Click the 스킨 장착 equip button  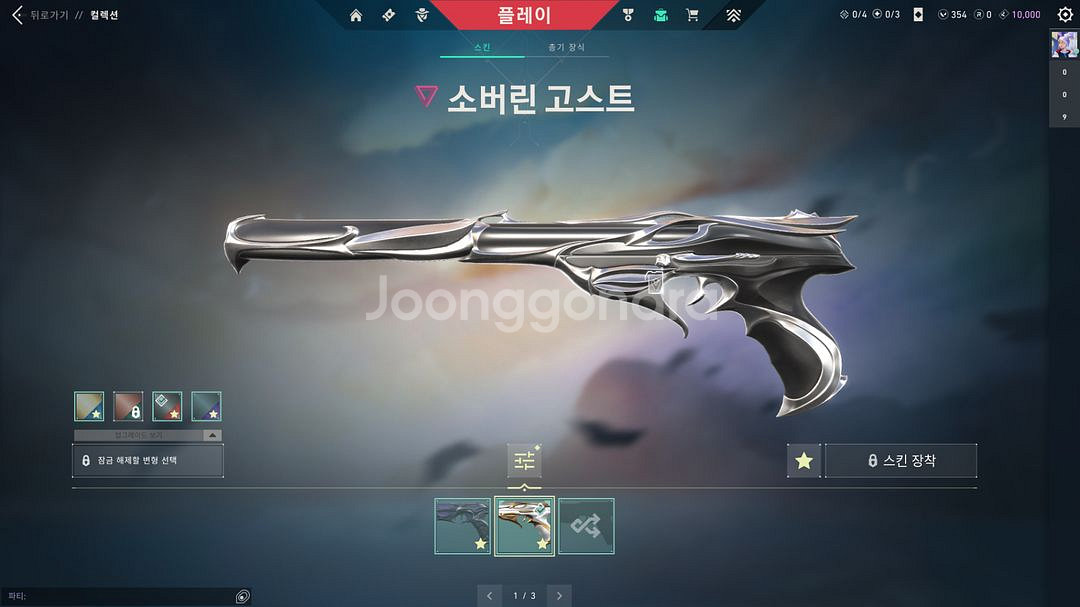[x=900, y=461]
